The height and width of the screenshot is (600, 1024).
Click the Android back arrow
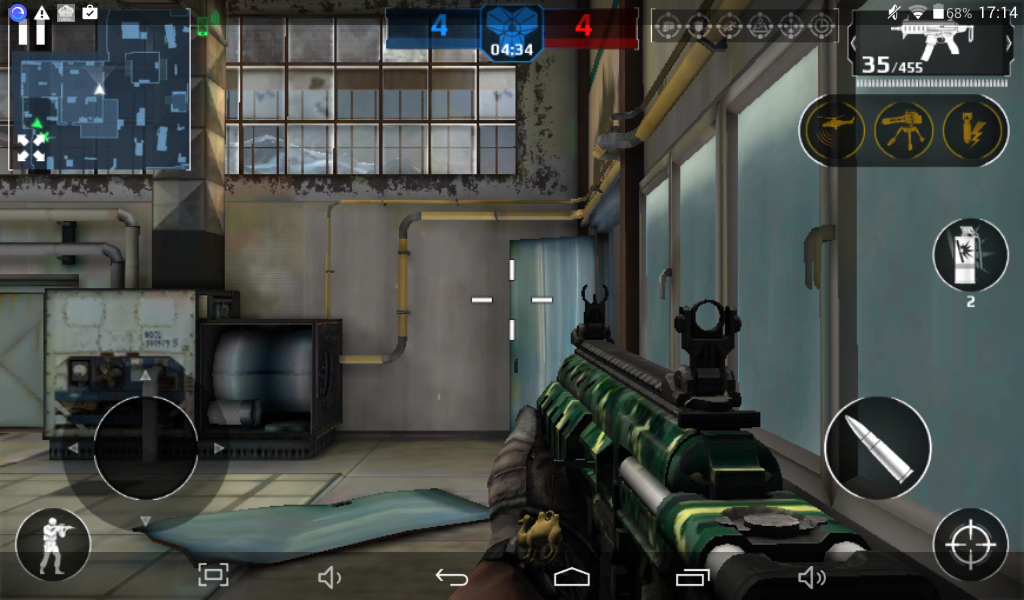pos(452,577)
